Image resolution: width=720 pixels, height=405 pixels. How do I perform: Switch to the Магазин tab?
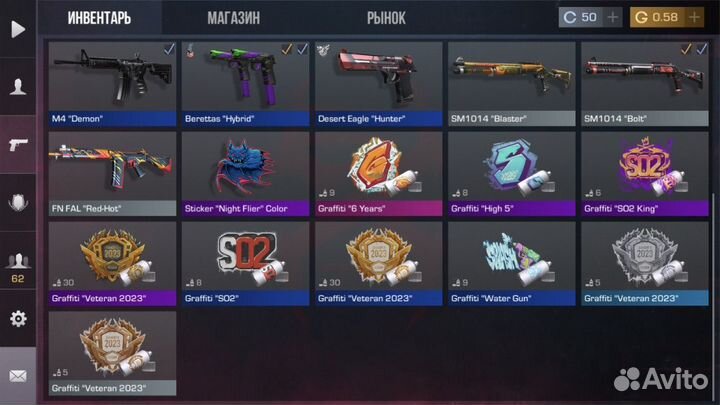coord(233,18)
